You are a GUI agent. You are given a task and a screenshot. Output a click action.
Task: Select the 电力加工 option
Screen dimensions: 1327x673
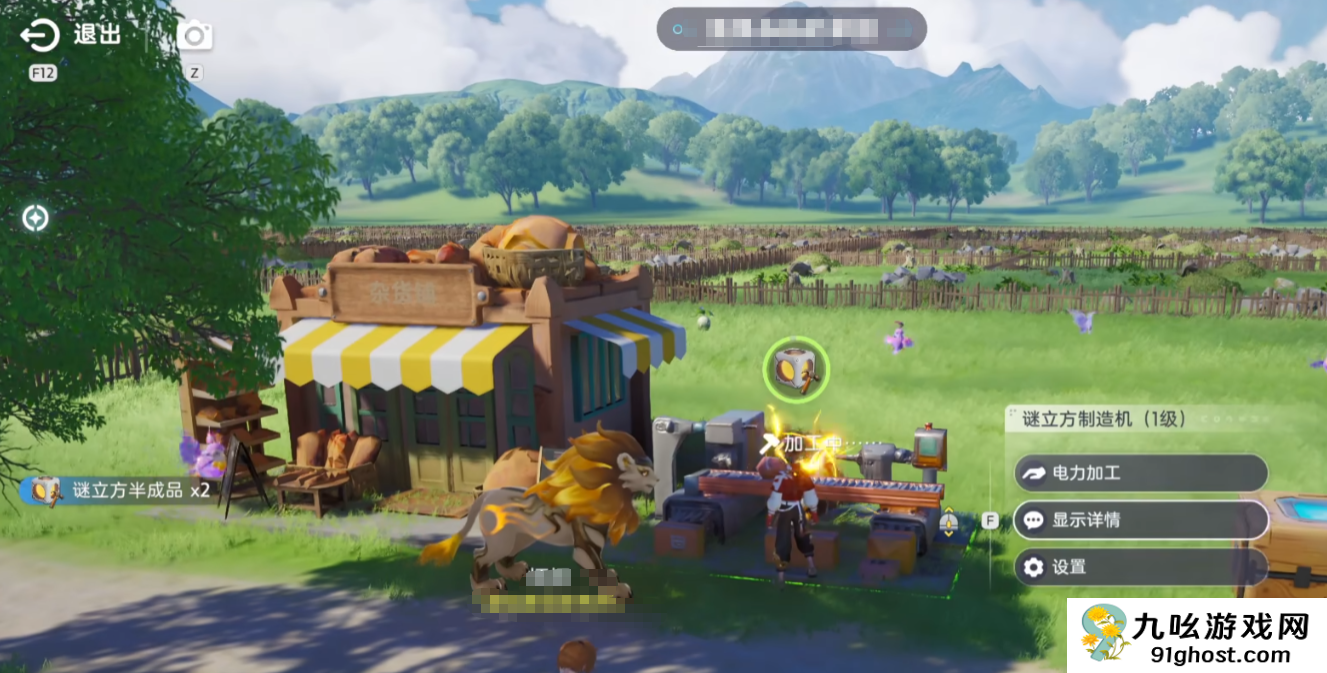click(x=1140, y=473)
